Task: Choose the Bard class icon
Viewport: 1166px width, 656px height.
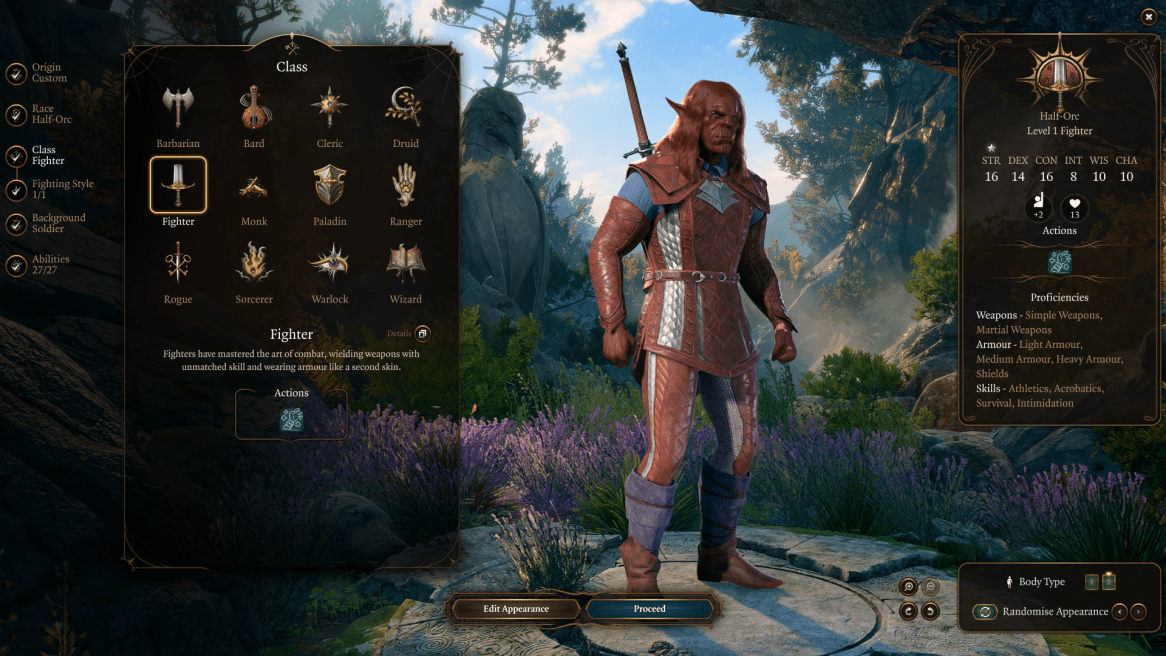Action: tap(254, 108)
